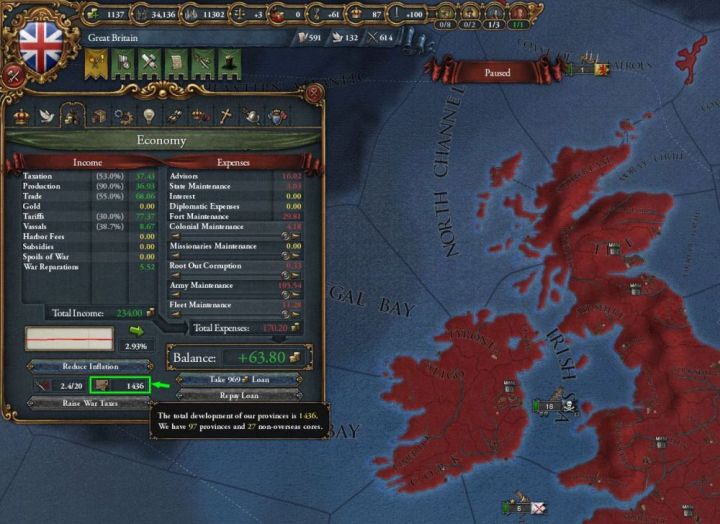The image size is (720, 524).
Task: Raise War Taxes
Action: [89, 403]
